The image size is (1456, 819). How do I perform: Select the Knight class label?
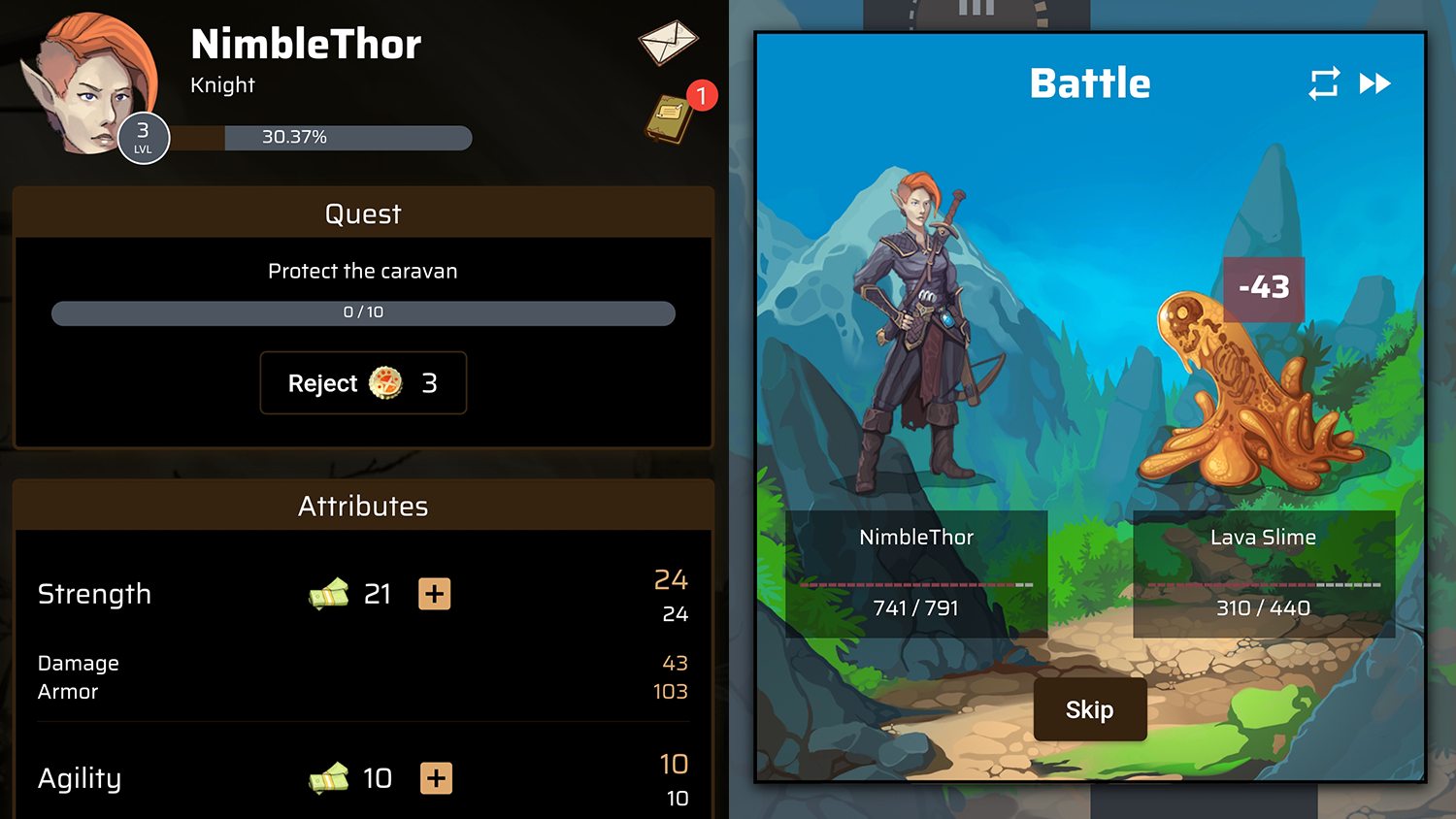click(222, 84)
